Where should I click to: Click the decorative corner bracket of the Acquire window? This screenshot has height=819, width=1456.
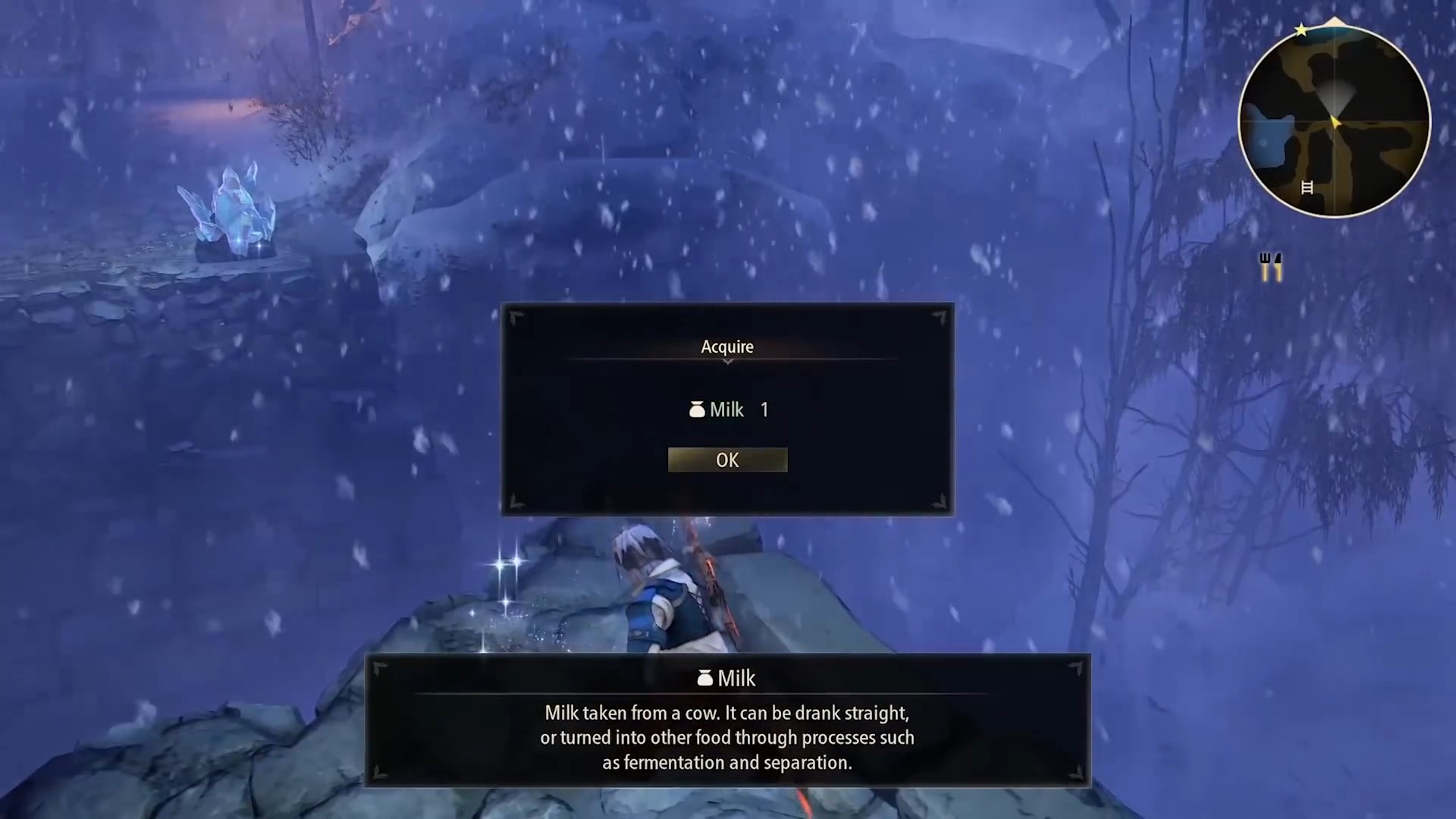[x=516, y=317]
